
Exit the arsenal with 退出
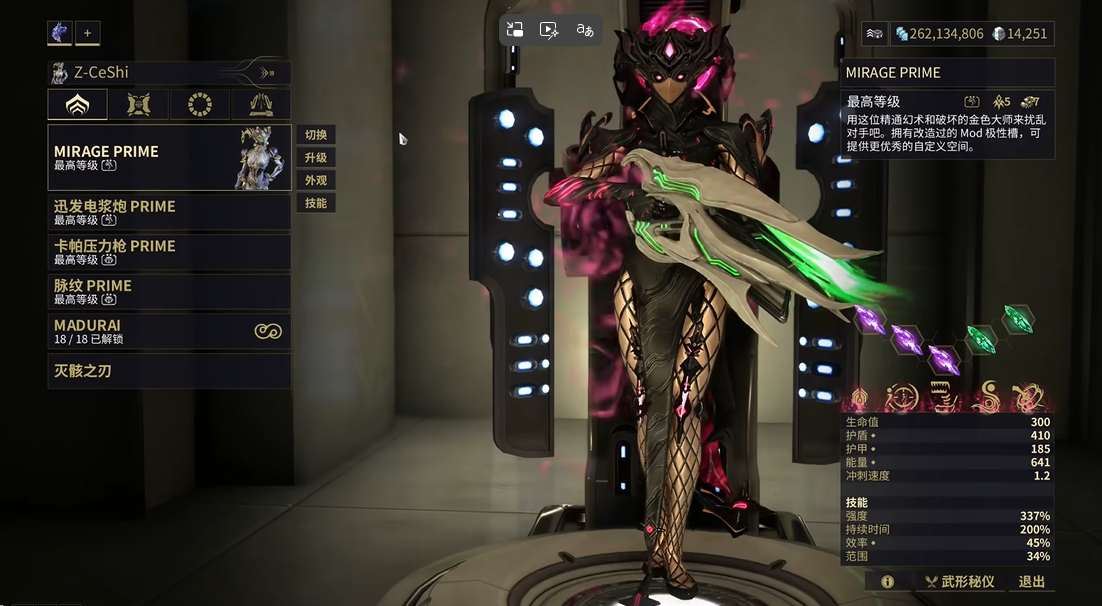click(1031, 581)
